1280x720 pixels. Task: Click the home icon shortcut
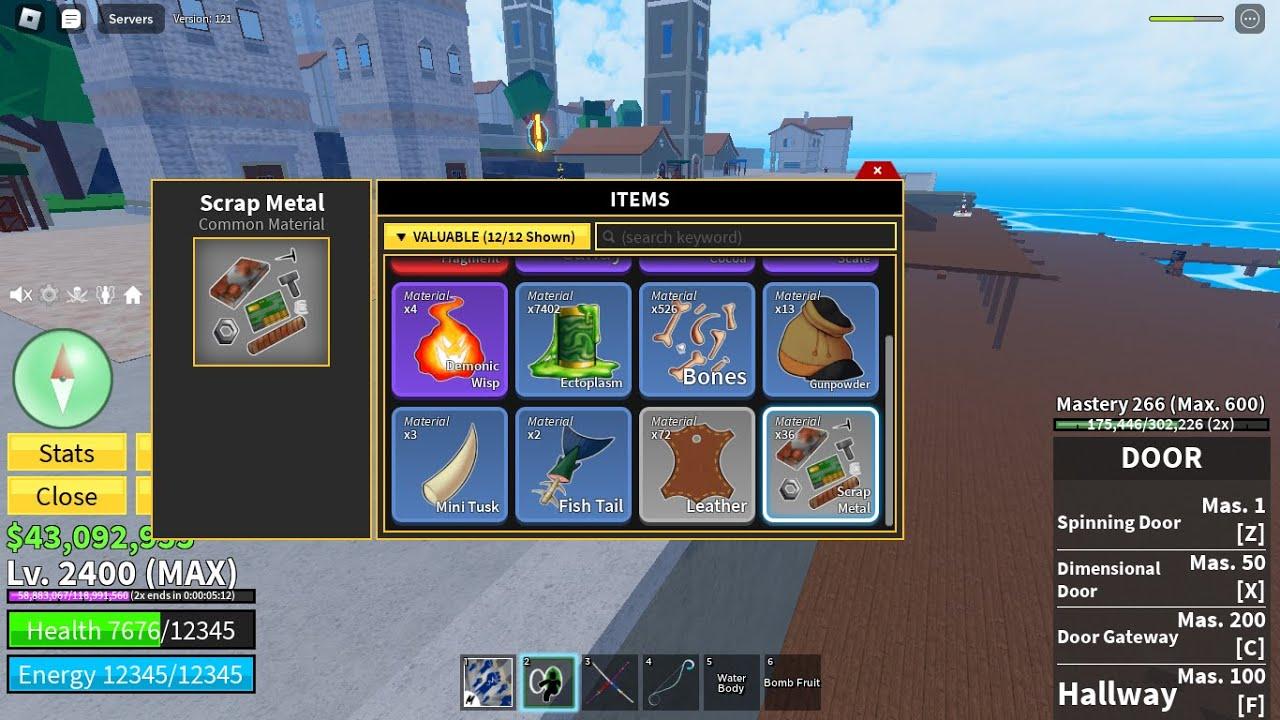133,295
